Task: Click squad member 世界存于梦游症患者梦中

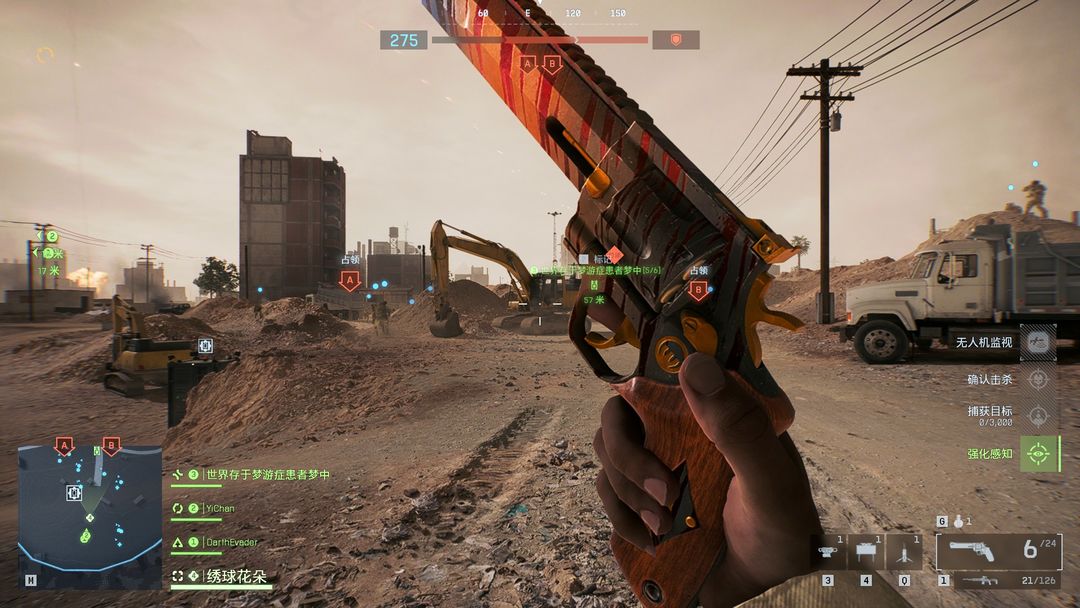Action: [266, 474]
